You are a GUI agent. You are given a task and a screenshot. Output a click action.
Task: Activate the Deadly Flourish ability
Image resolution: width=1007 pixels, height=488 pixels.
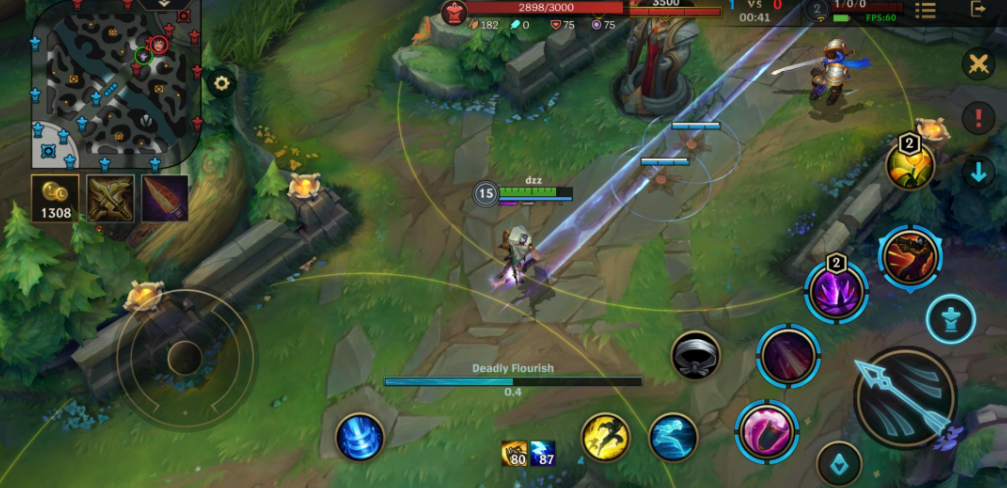(x=786, y=355)
